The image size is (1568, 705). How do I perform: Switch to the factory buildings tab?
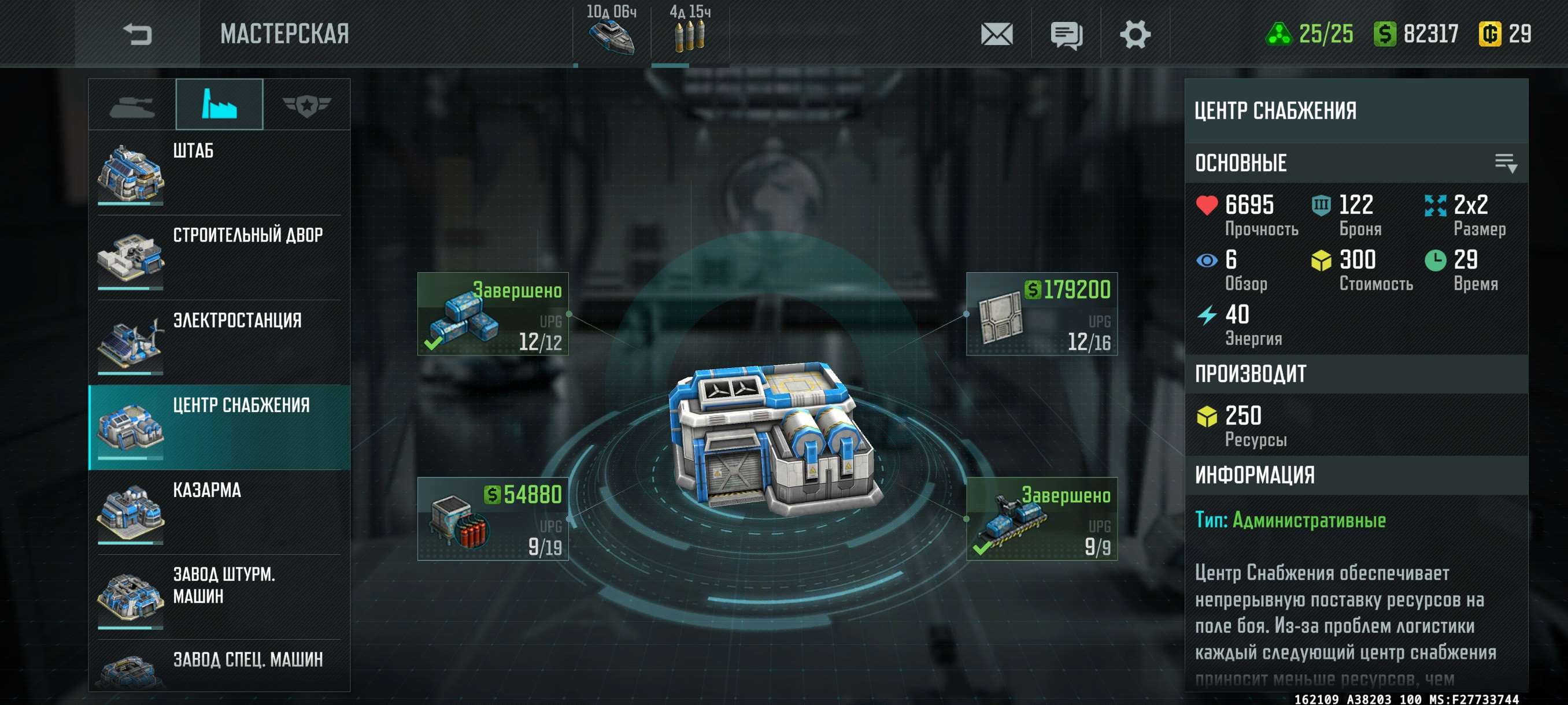coord(219,105)
